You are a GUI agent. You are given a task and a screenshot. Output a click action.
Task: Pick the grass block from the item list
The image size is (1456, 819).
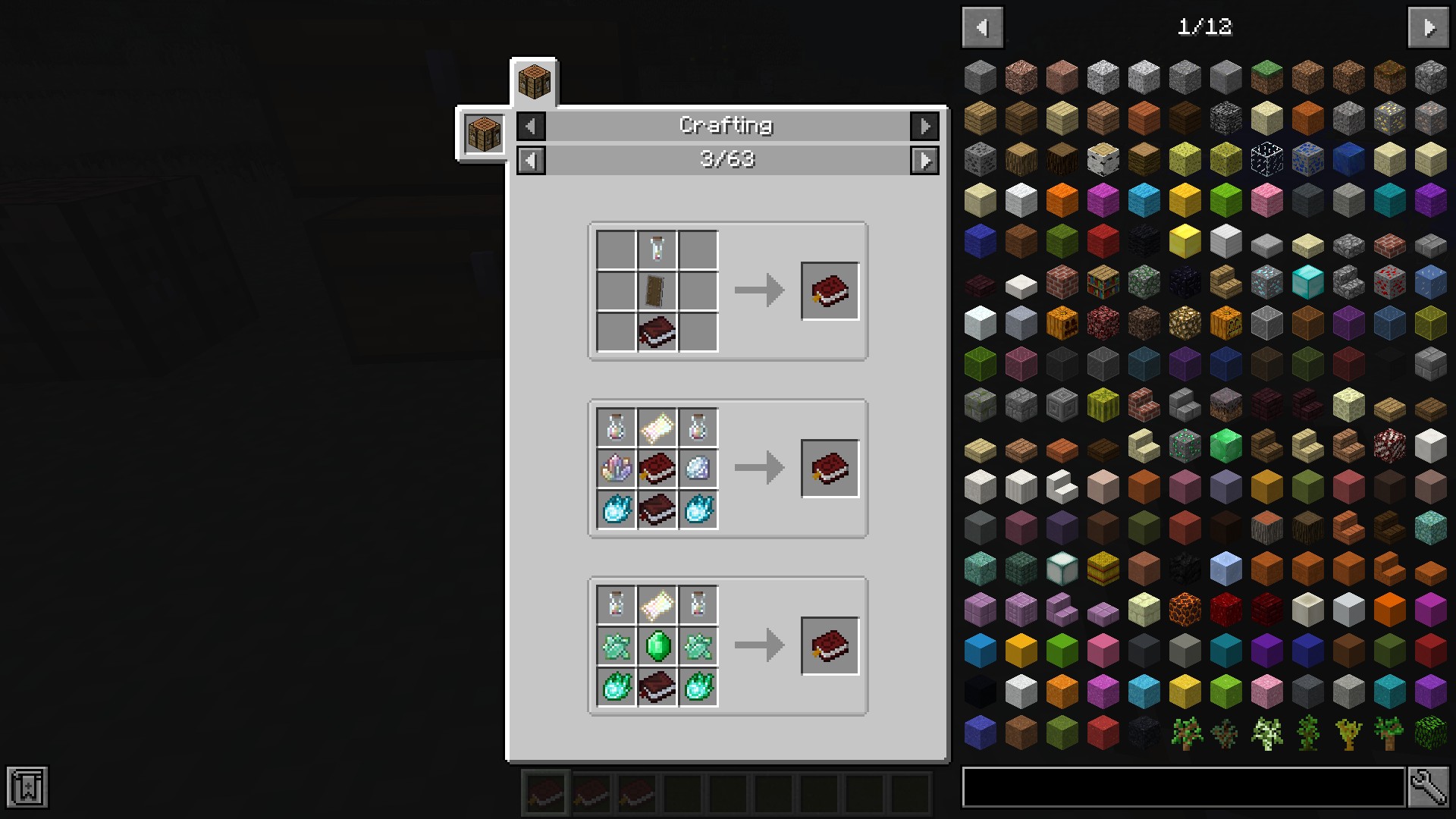coord(1266,77)
